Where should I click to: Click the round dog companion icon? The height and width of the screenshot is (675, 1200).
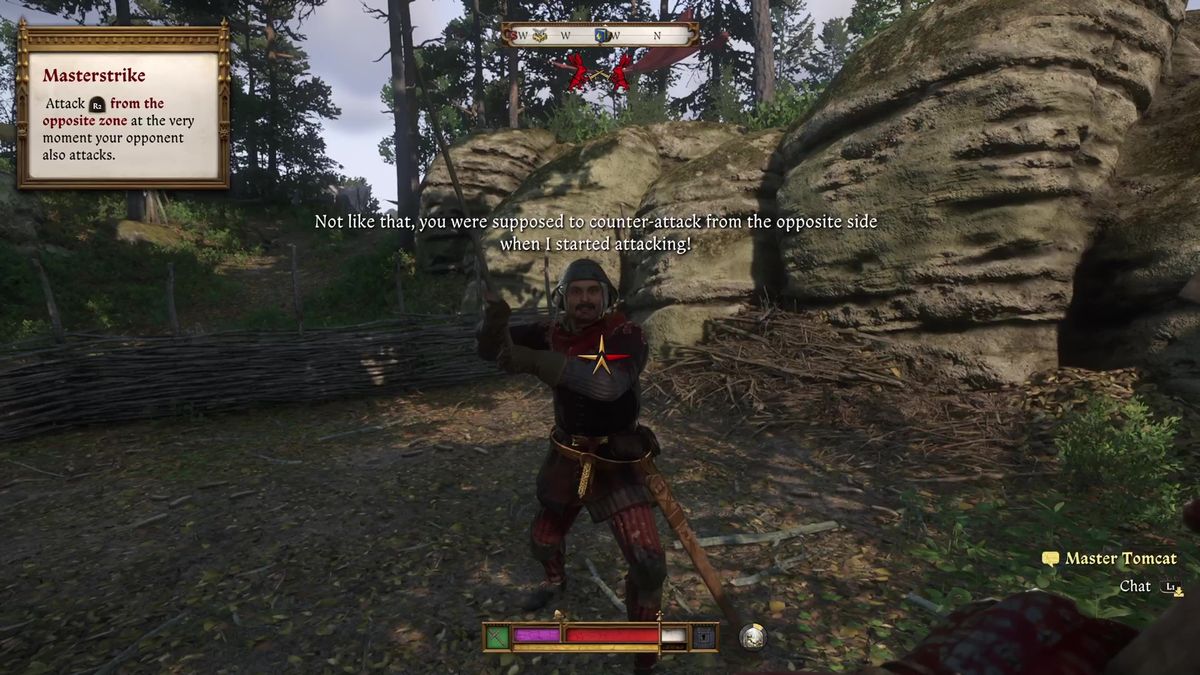[x=752, y=636]
